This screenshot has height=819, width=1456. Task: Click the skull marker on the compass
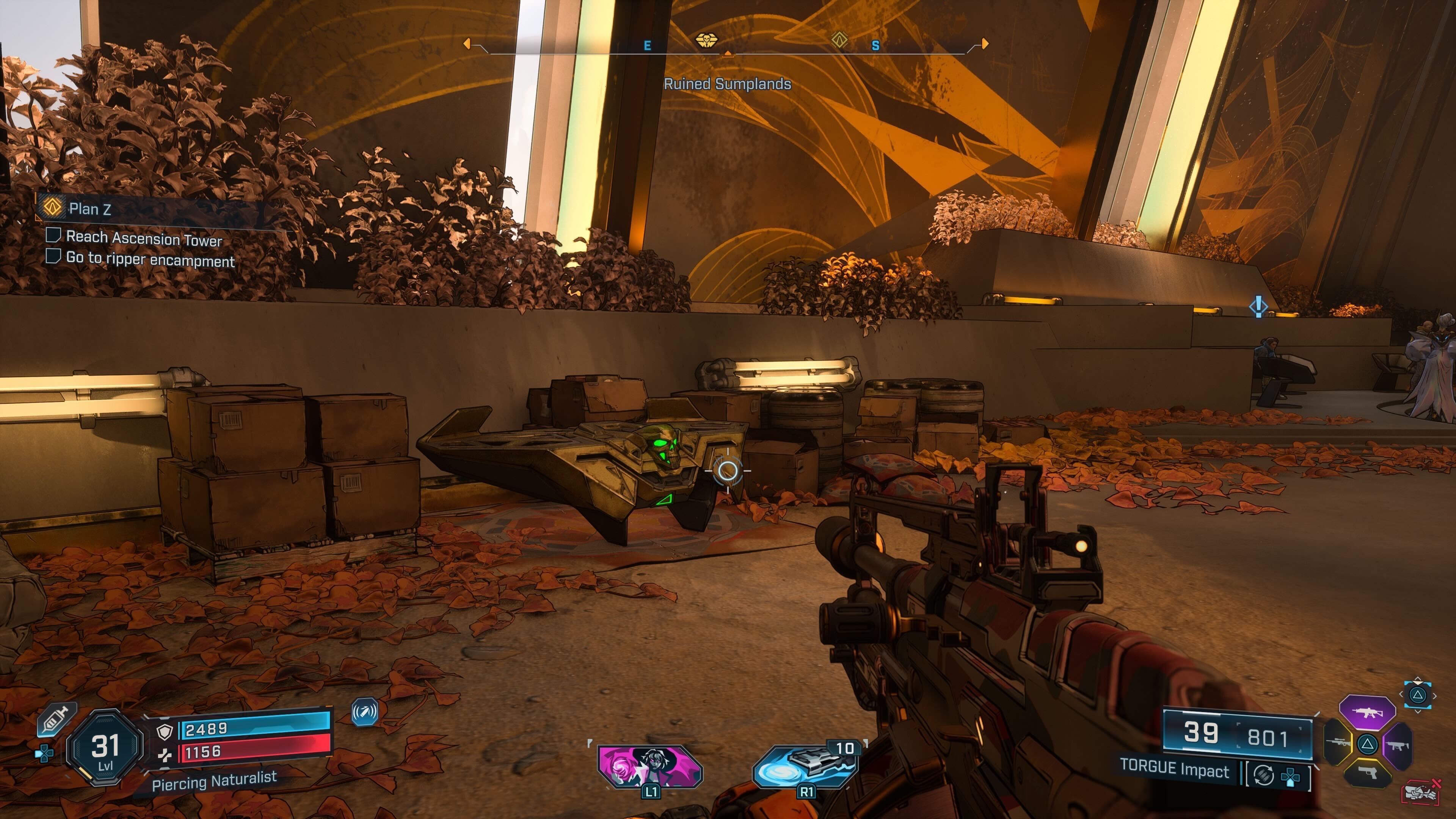[x=705, y=40]
